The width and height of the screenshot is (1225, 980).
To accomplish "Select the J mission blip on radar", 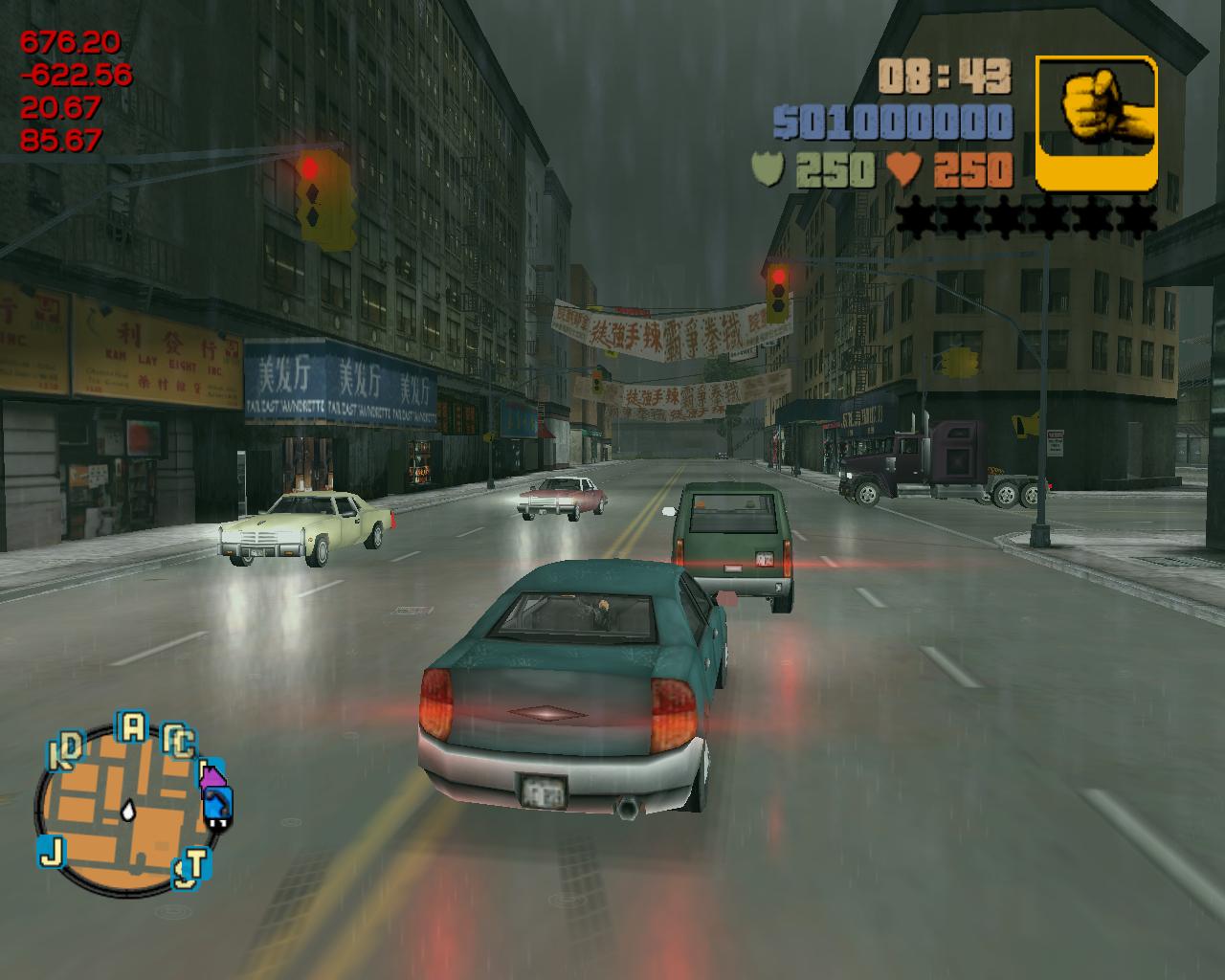I will coord(51,850).
